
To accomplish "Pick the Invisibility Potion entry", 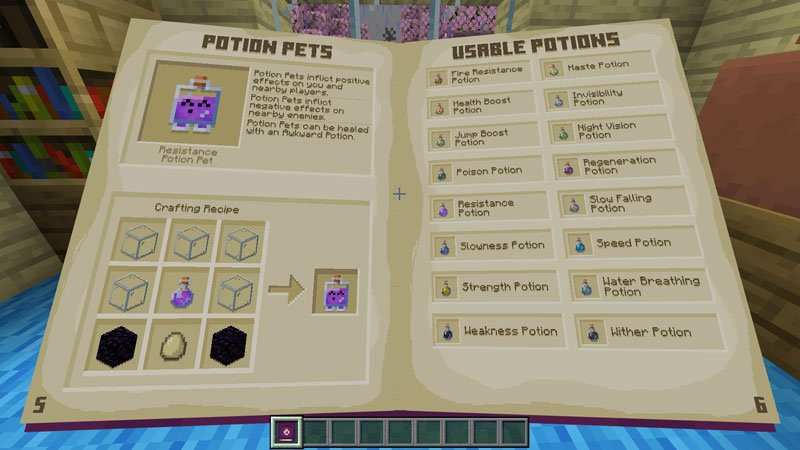I will tap(603, 98).
